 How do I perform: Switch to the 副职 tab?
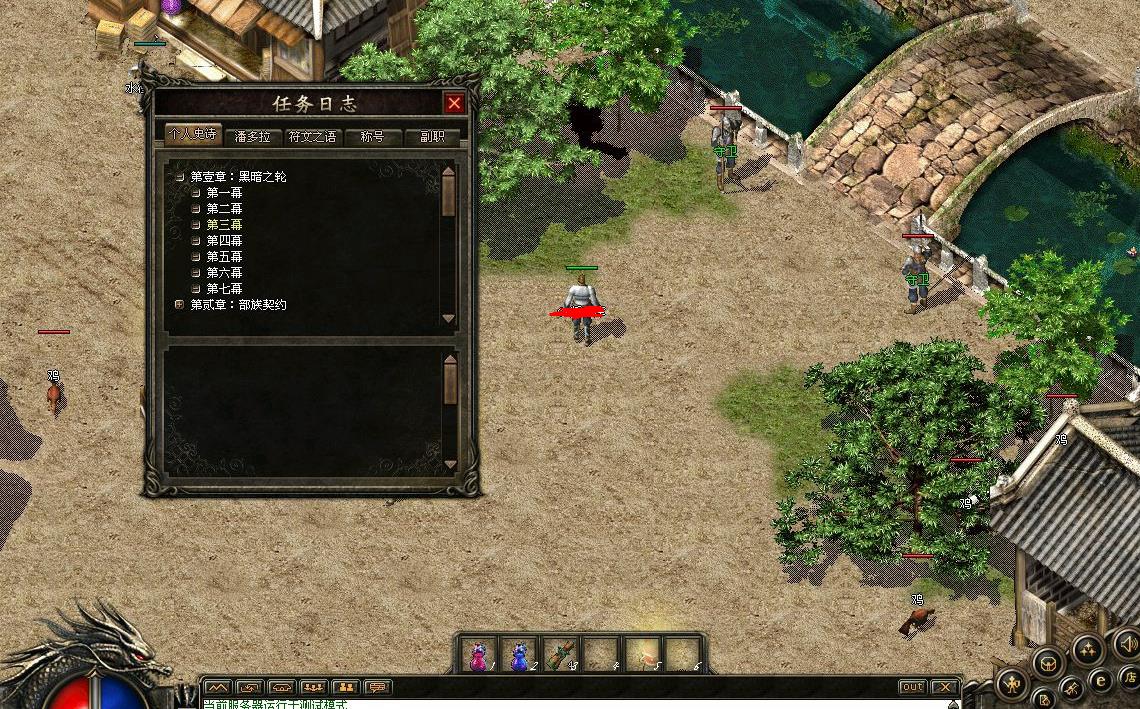point(432,137)
